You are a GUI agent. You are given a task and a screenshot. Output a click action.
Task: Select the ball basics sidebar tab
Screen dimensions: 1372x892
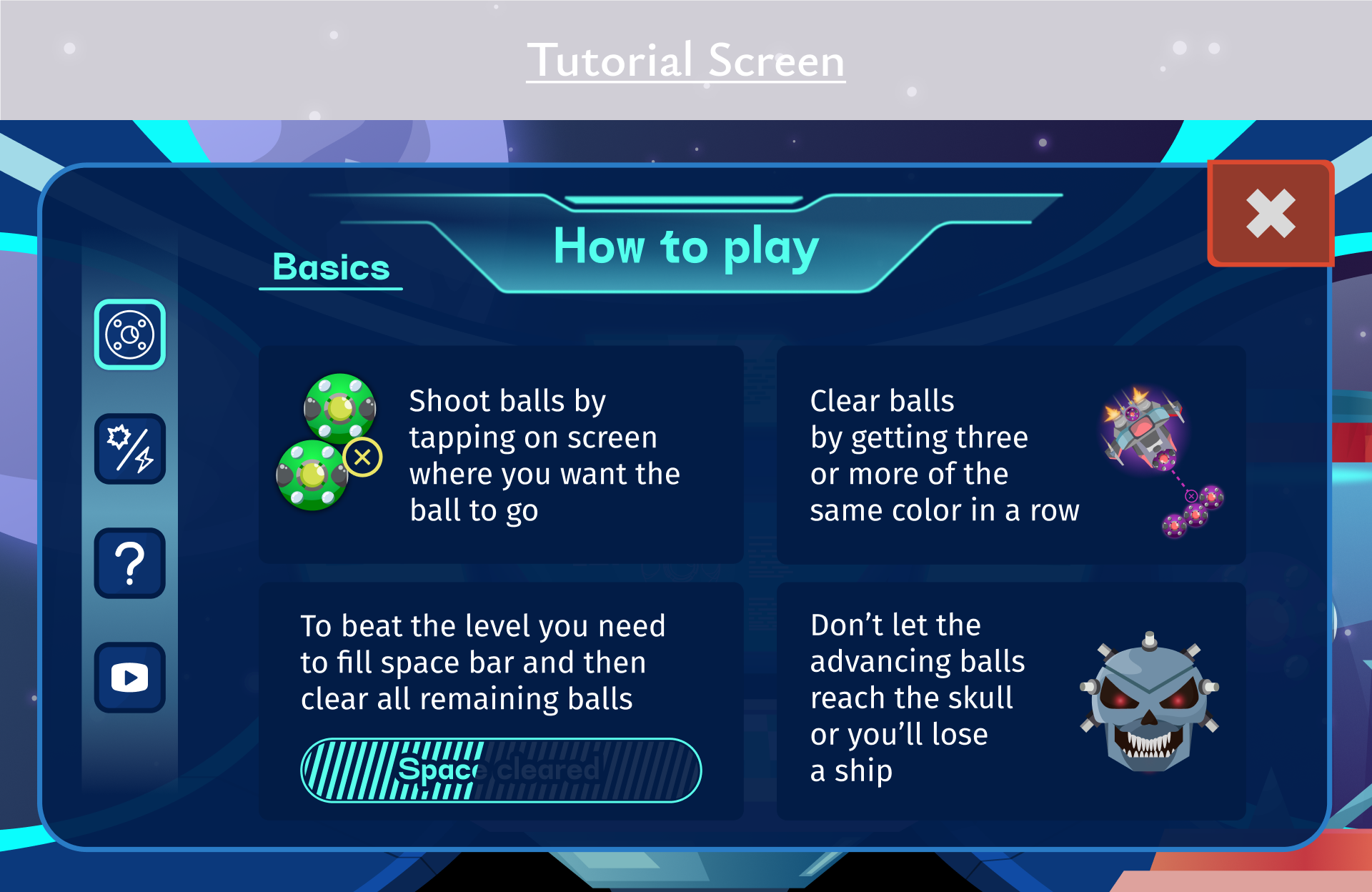click(x=130, y=334)
